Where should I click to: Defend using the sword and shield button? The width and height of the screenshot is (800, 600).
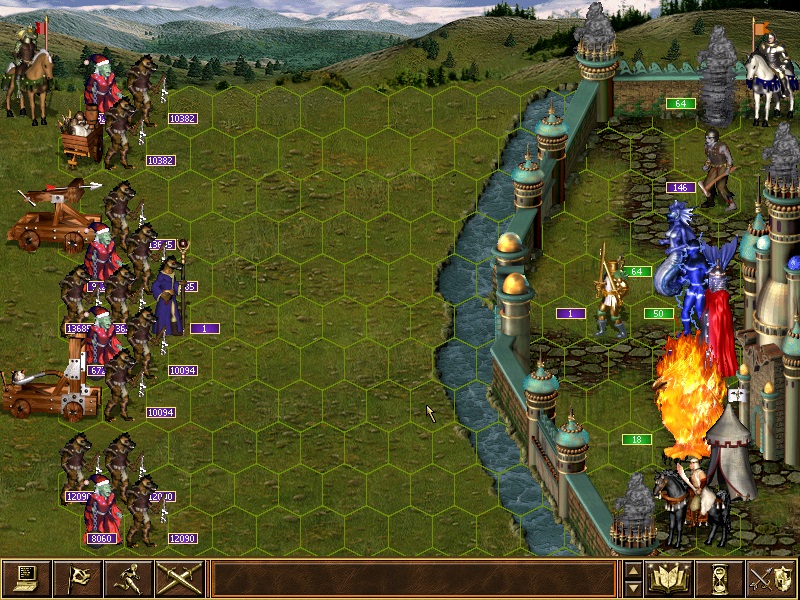tap(772, 578)
